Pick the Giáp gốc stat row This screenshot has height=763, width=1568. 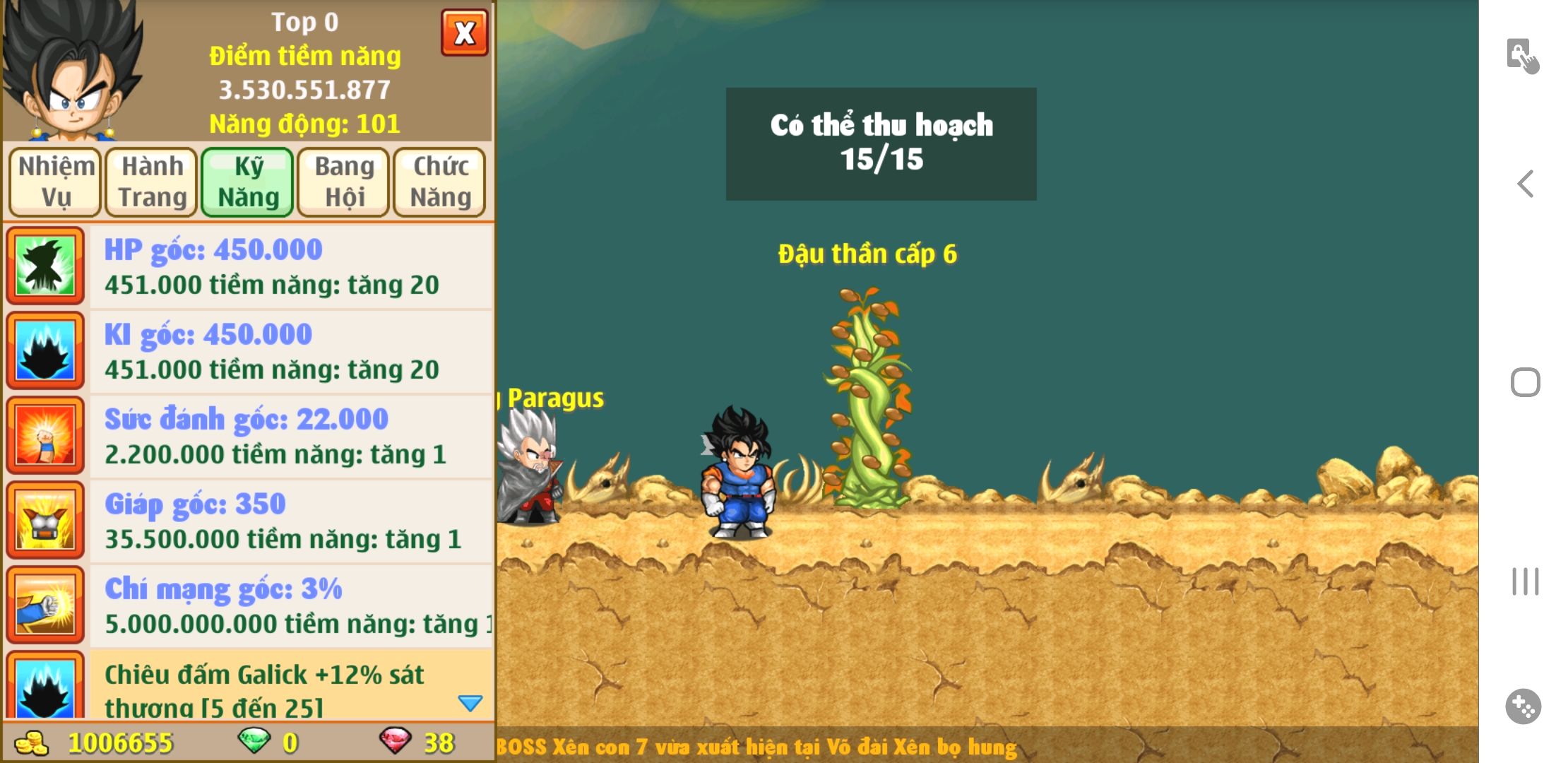[290, 521]
